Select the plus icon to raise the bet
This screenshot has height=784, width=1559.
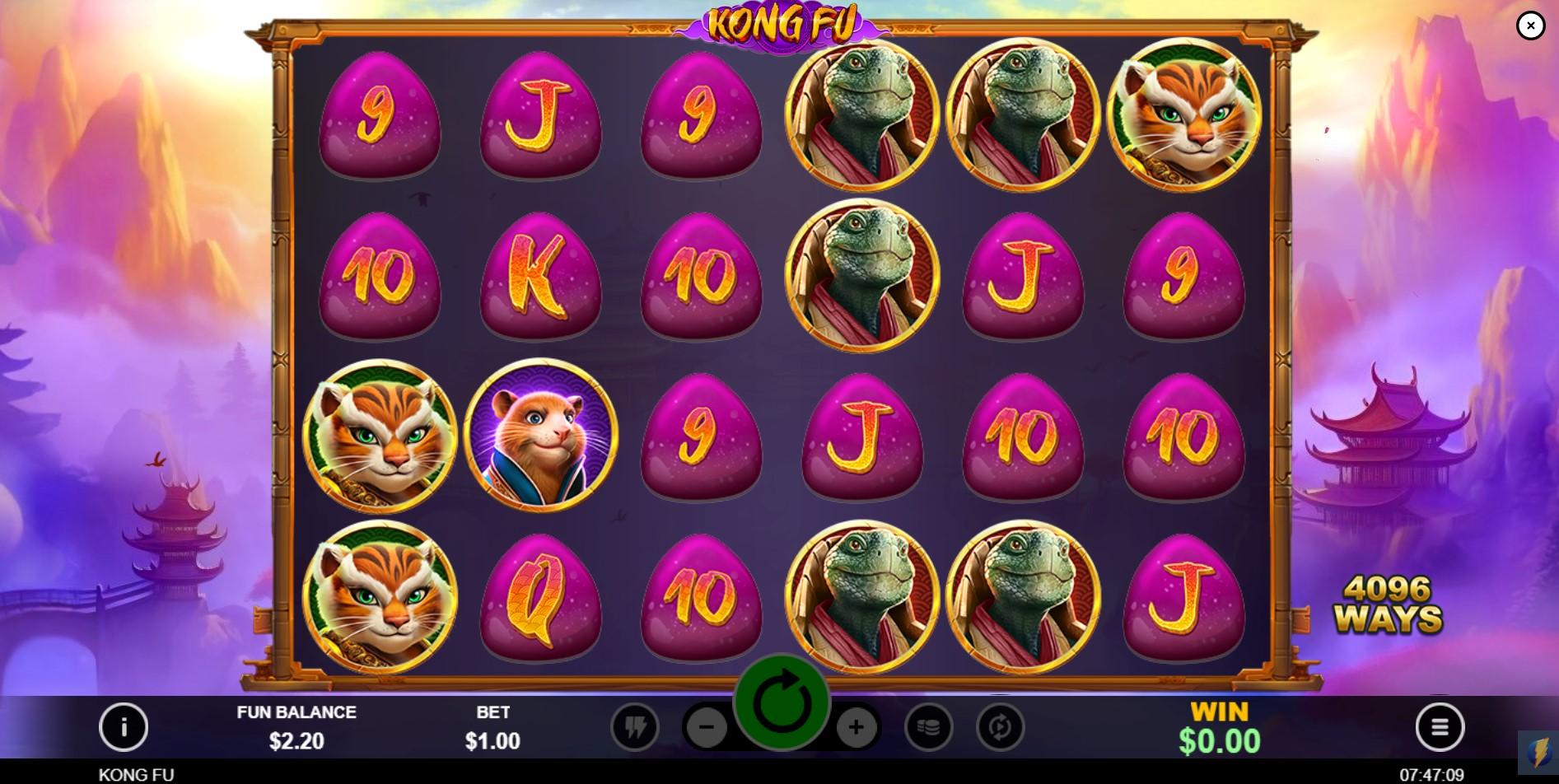click(x=857, y=727)
